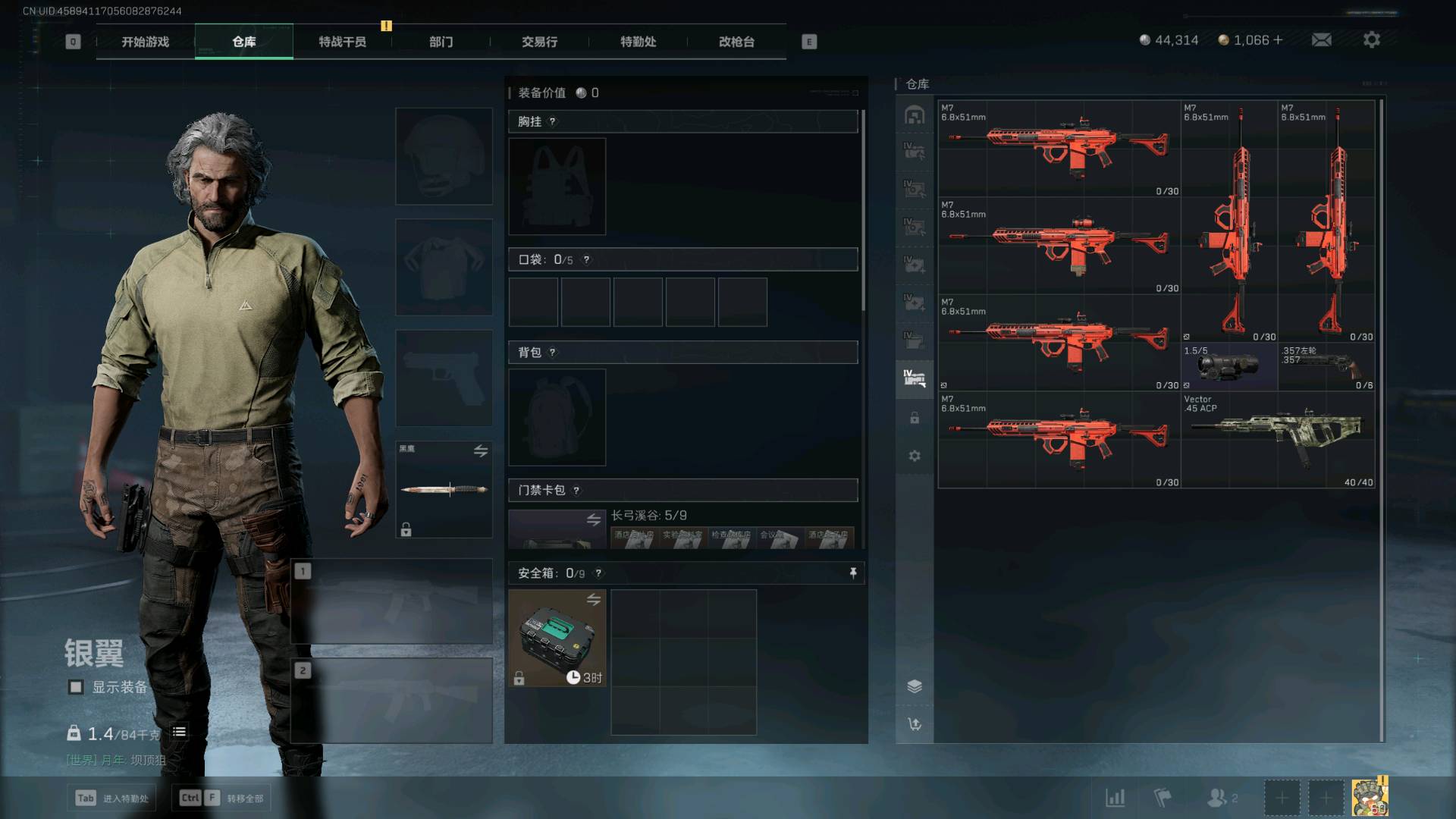The width and height of the screenshot is (1456, 819).
Task: Click the 转移全部 transfer all button
Action: pyautogui.click(x=221, y=798)
